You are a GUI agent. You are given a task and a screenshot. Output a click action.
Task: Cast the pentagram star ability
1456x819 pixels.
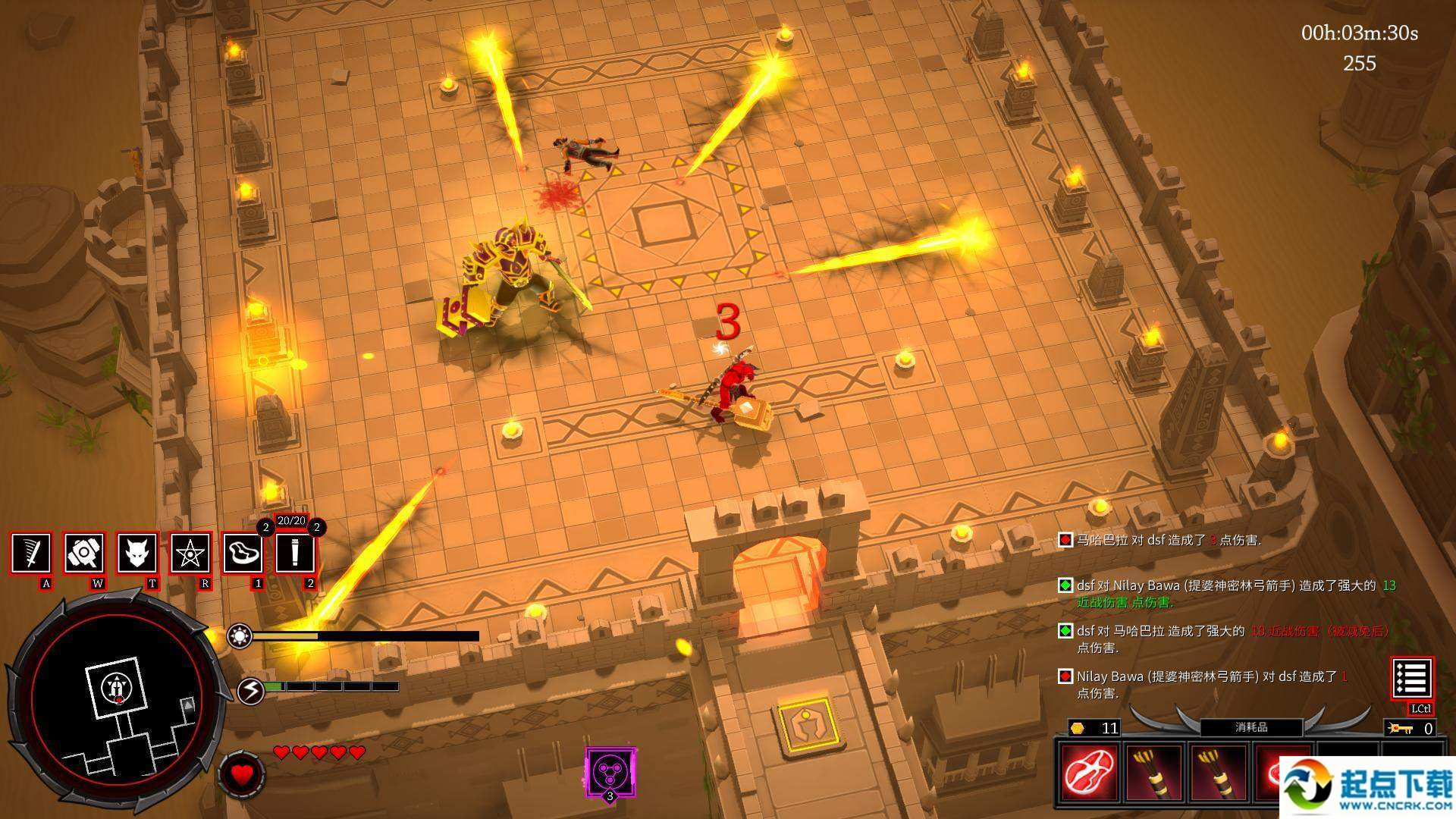coord(189,553)
